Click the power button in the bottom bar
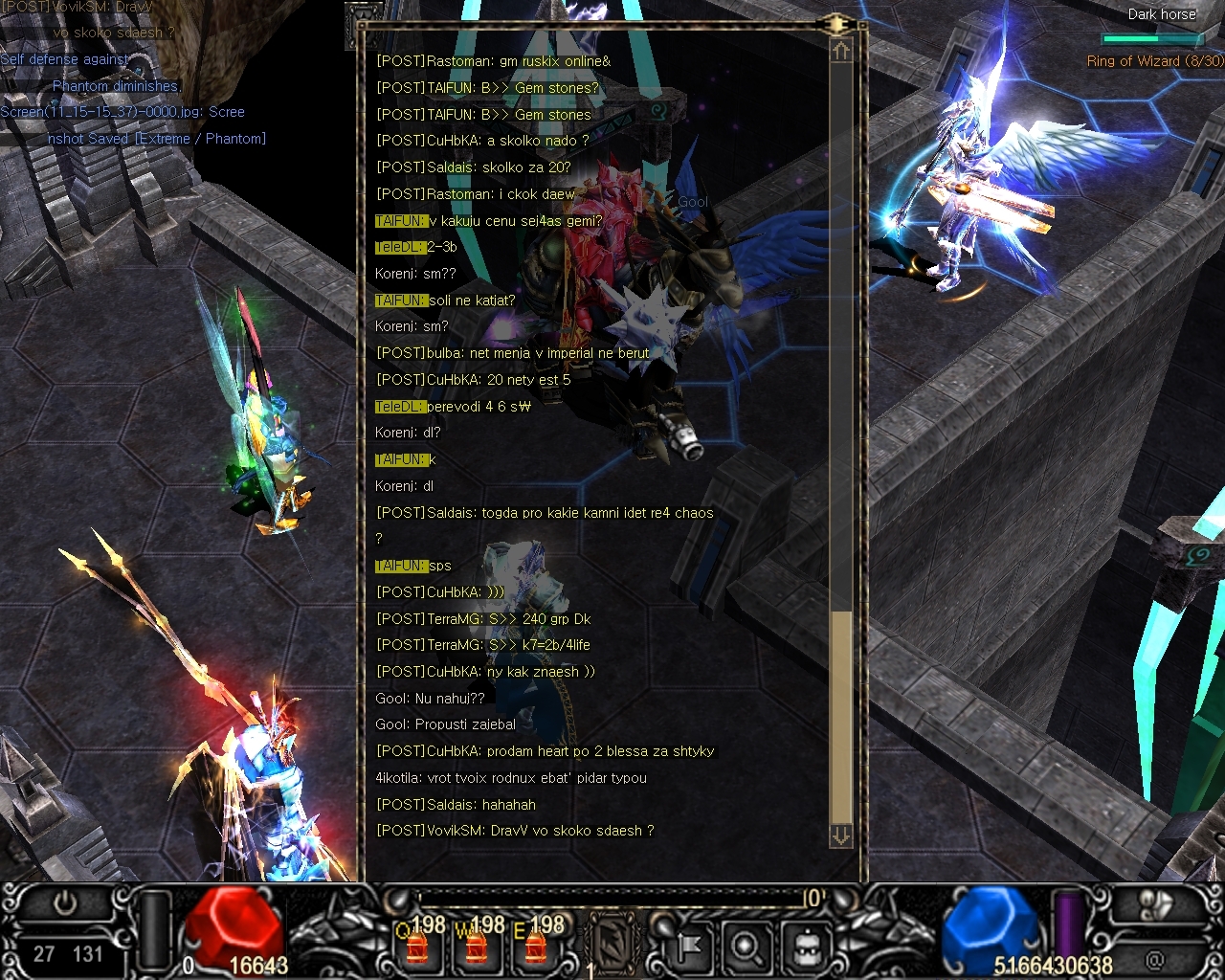Screen dimensions: 1225x980 [65, 904]
